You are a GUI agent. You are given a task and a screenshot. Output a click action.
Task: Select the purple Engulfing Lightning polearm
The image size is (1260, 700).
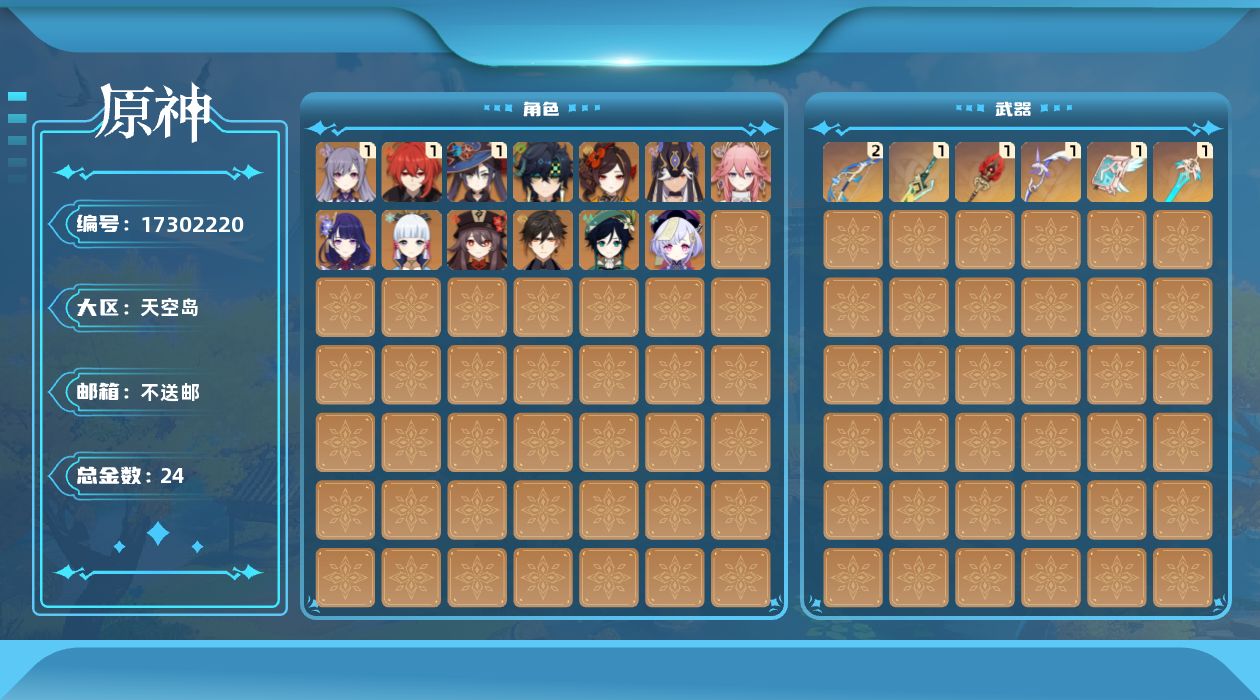point(1051,172)
